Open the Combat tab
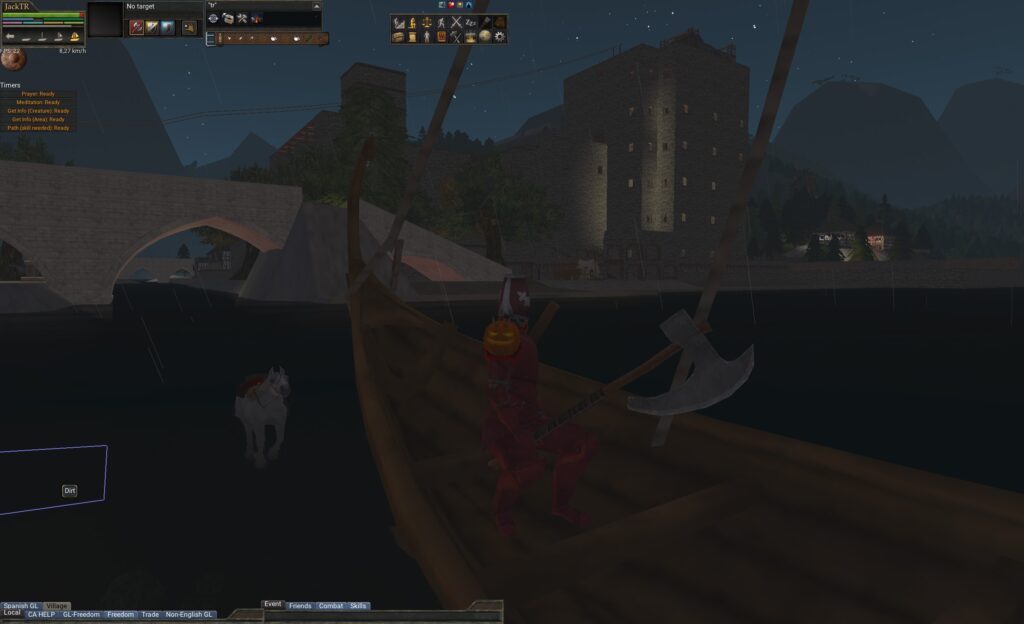 330,606
